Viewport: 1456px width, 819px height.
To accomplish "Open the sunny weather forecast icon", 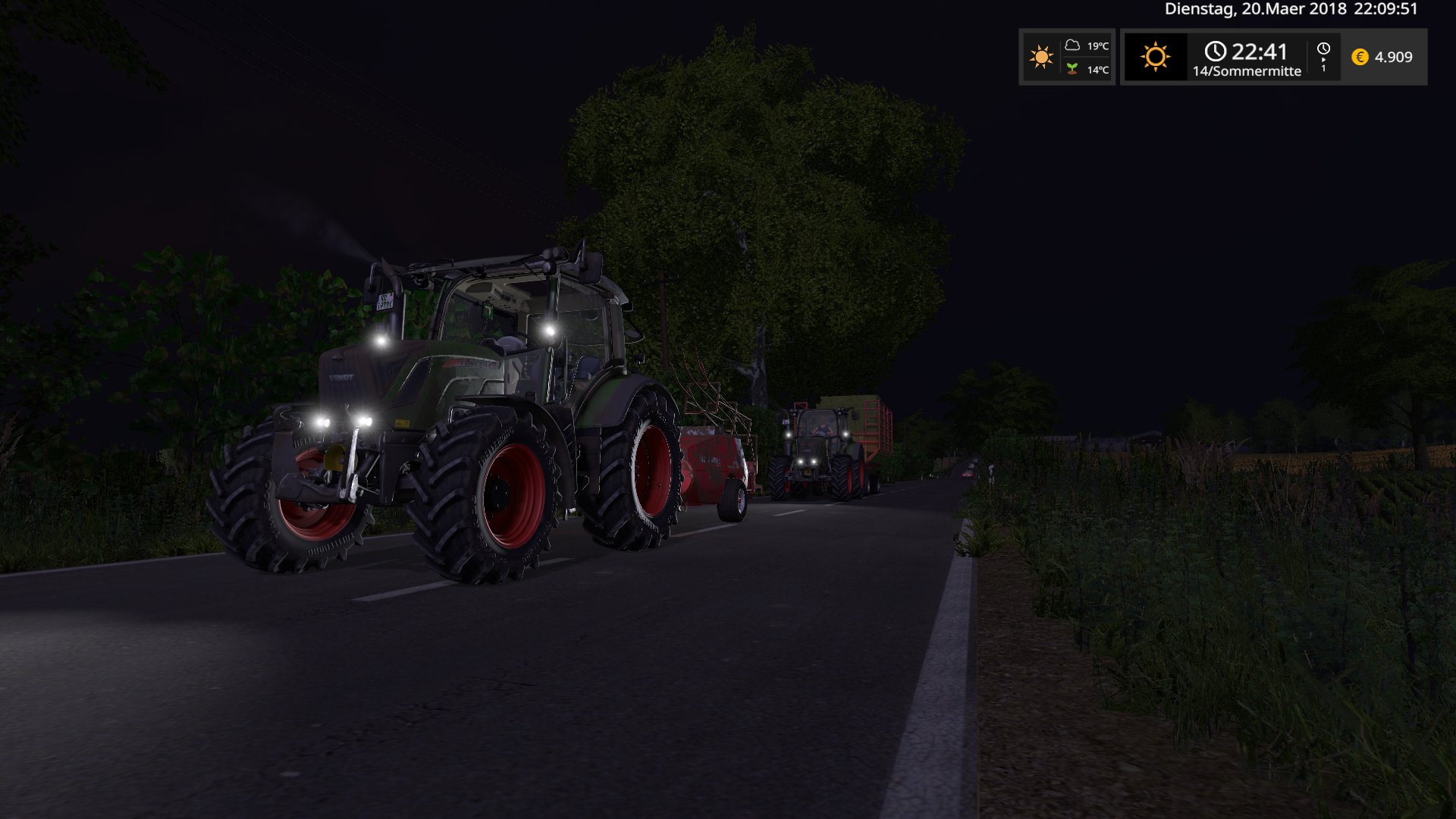I will coord(1041,57).
